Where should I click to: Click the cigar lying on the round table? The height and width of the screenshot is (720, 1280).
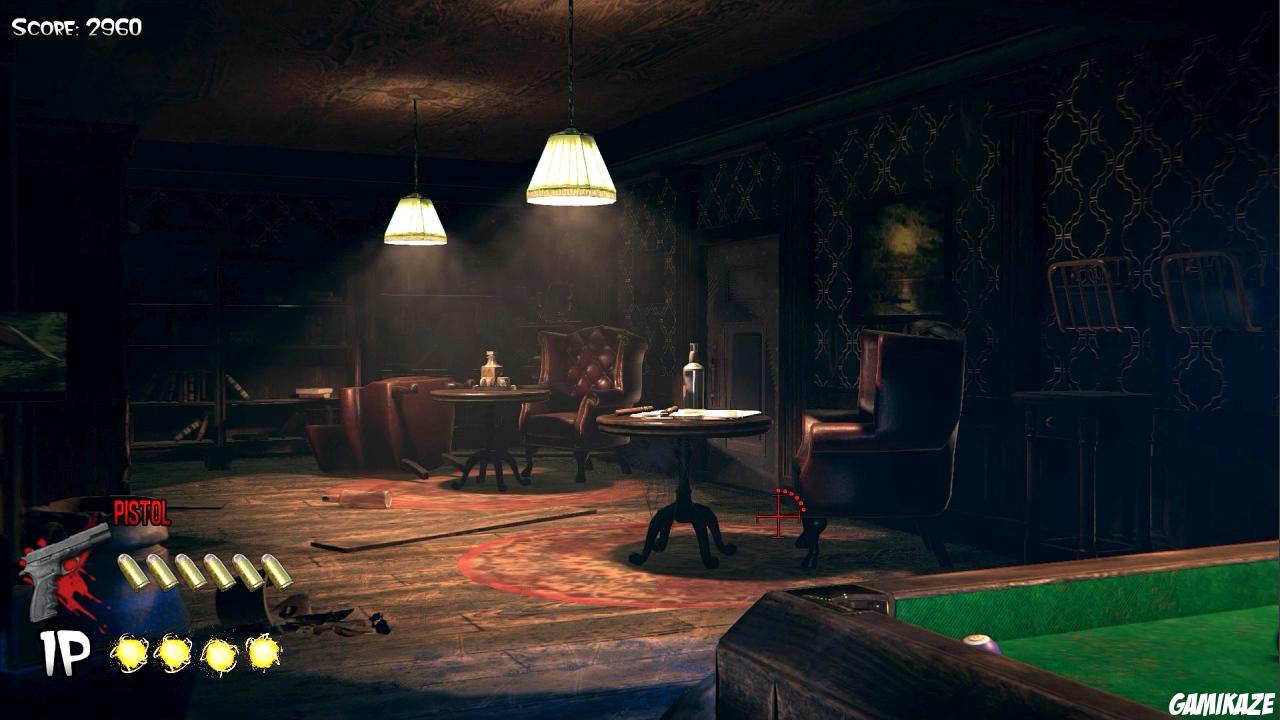630,410
